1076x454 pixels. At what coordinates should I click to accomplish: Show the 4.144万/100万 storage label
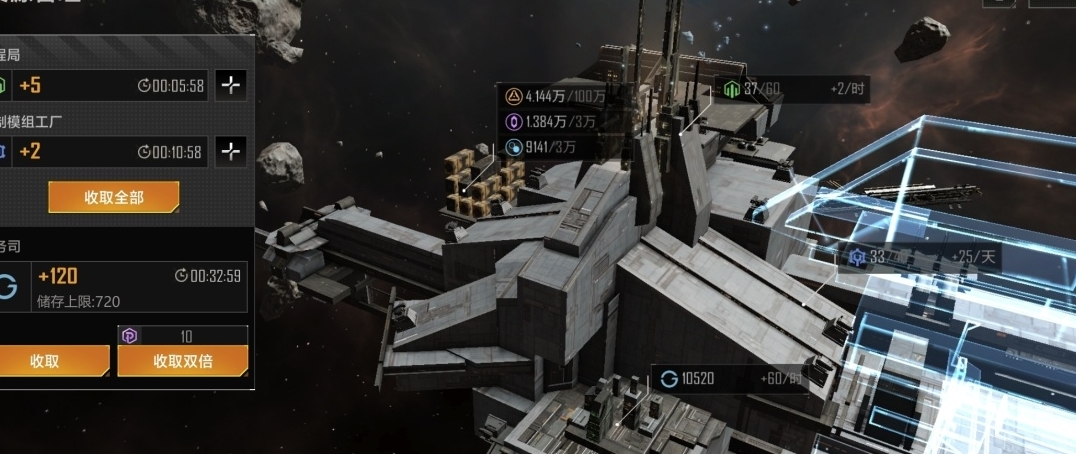(x=555, y=97)
